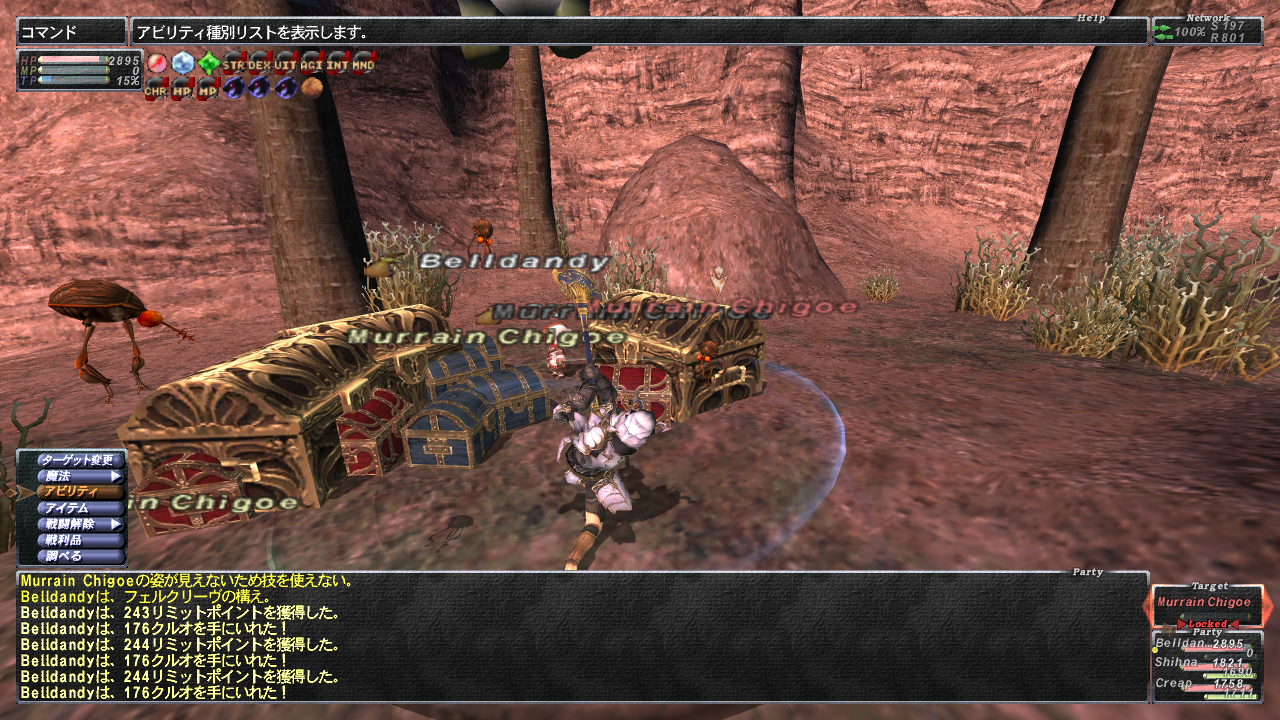Click the green gem status icon

pyautogui.click(x=208, y=65)
